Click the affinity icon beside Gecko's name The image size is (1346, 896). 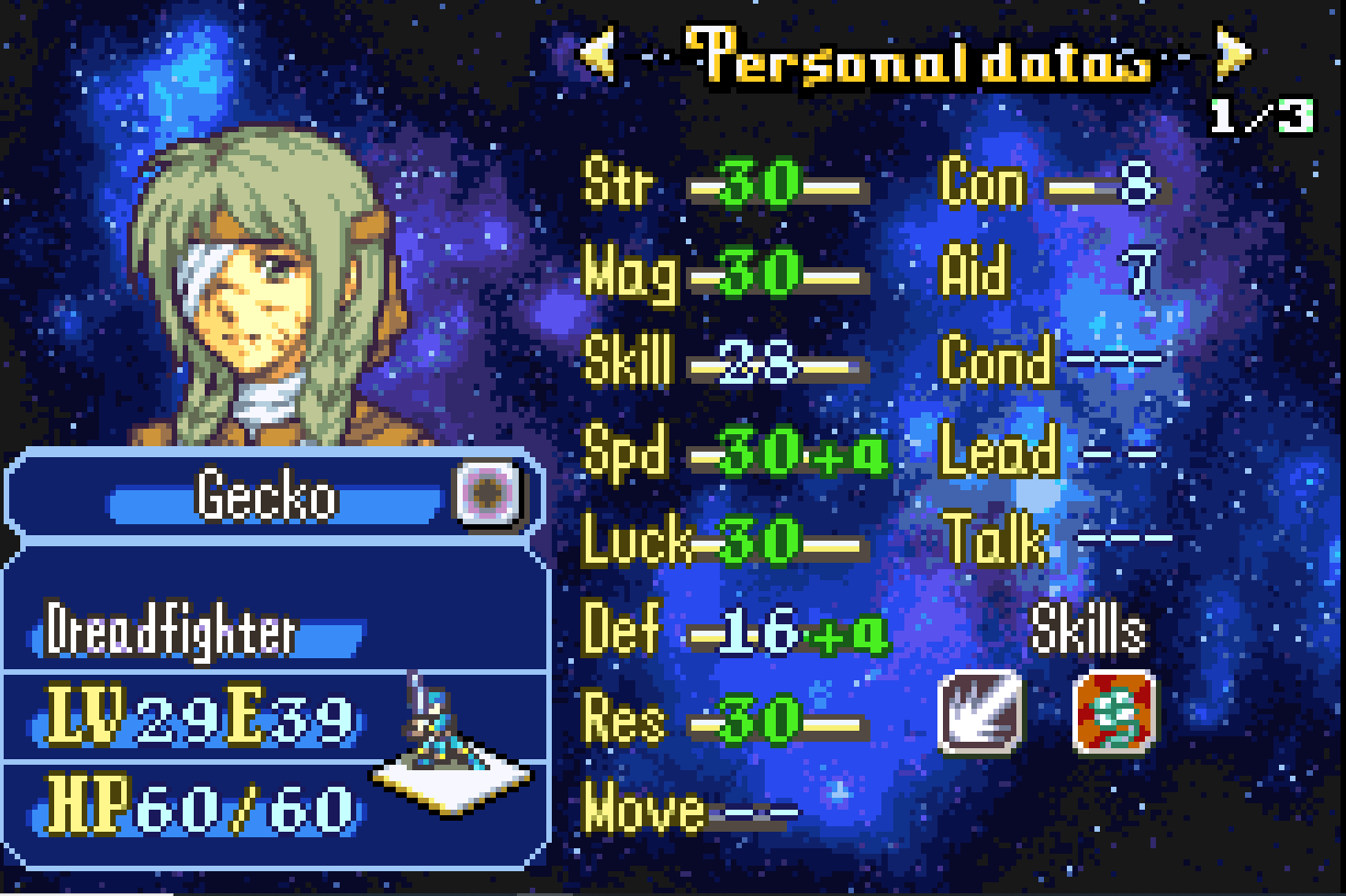click(x=488, y=493)
